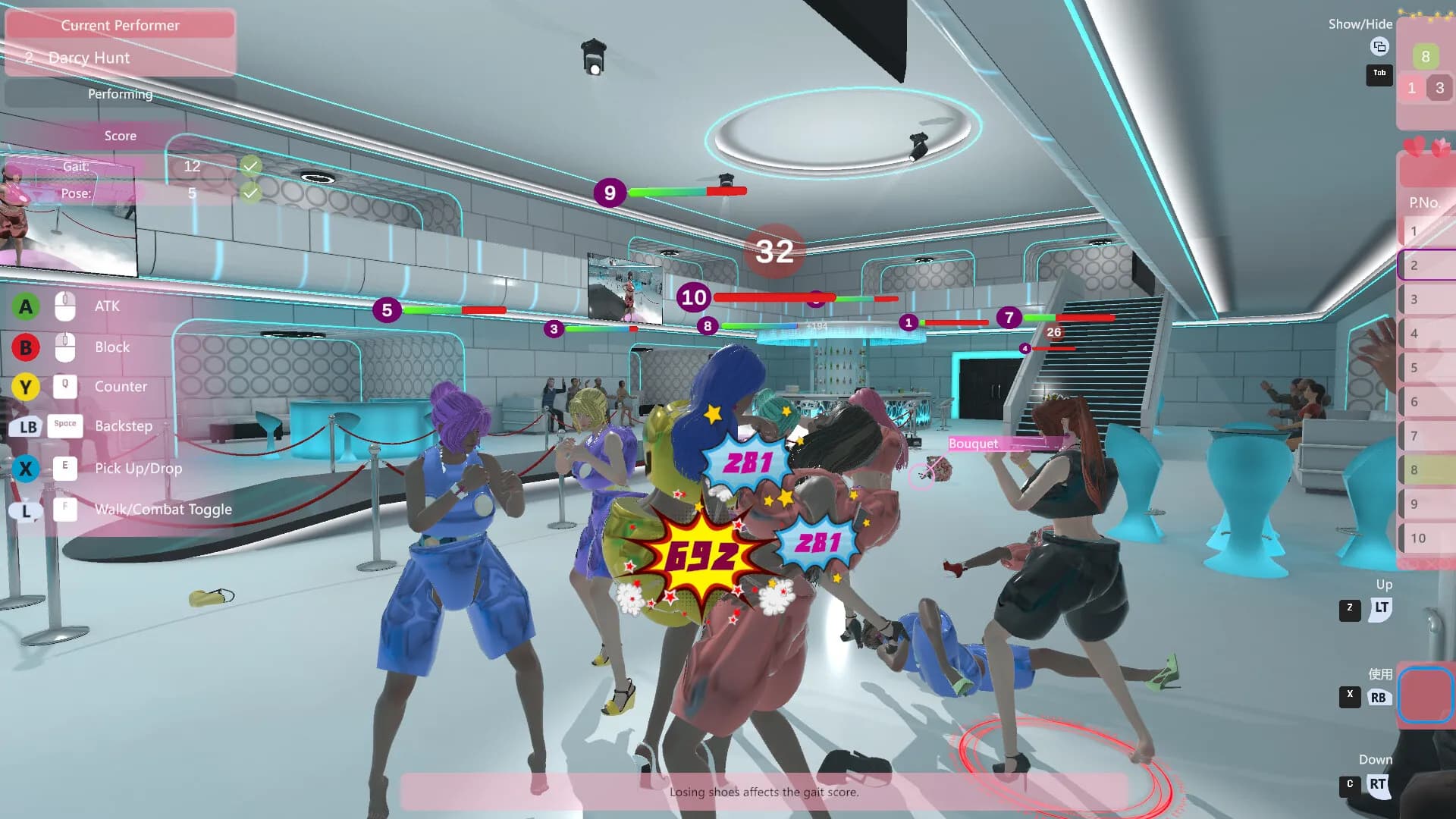Image resolution: width=1456 pixels, height=819 pixels.
Task: Select the blue X Pick Up/Drop icon
Action: pos(25,469)
